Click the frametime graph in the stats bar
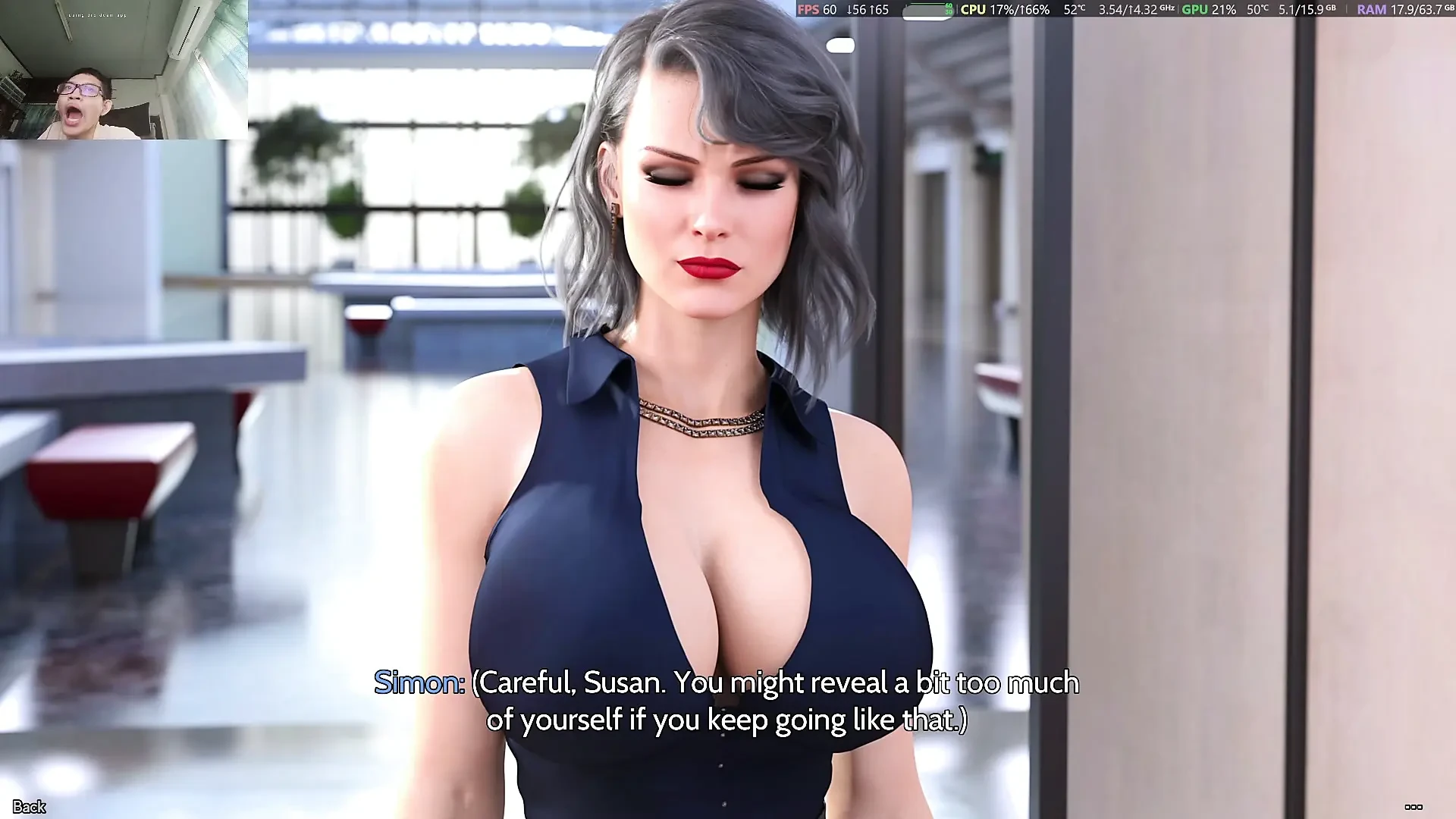Viewport: 1456px width, 819px height. (927, 10)
